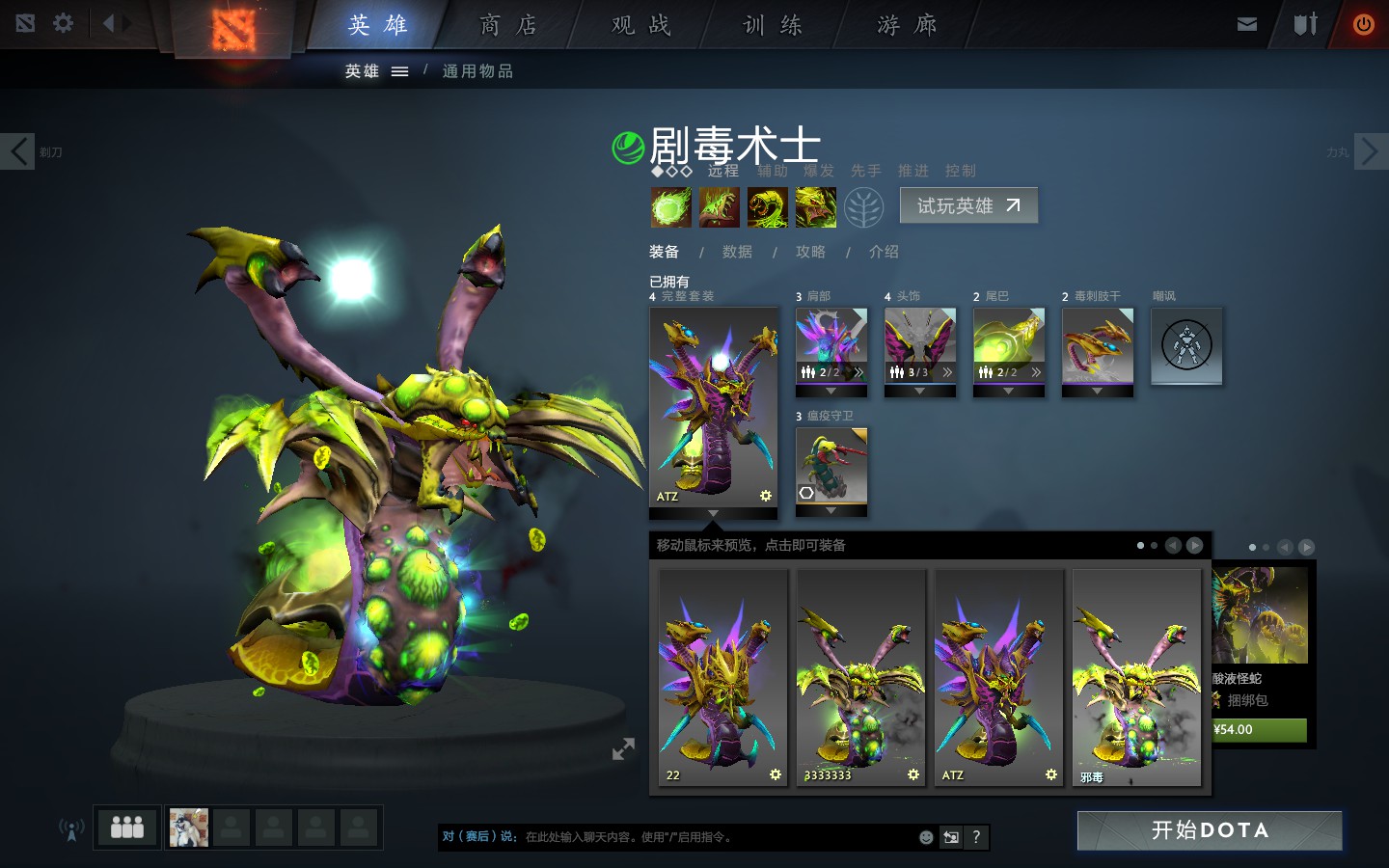Select the second page dot of the item carousel
Screen dimensions: 1389x868
pyautogui.click(x=1154, y=545)
